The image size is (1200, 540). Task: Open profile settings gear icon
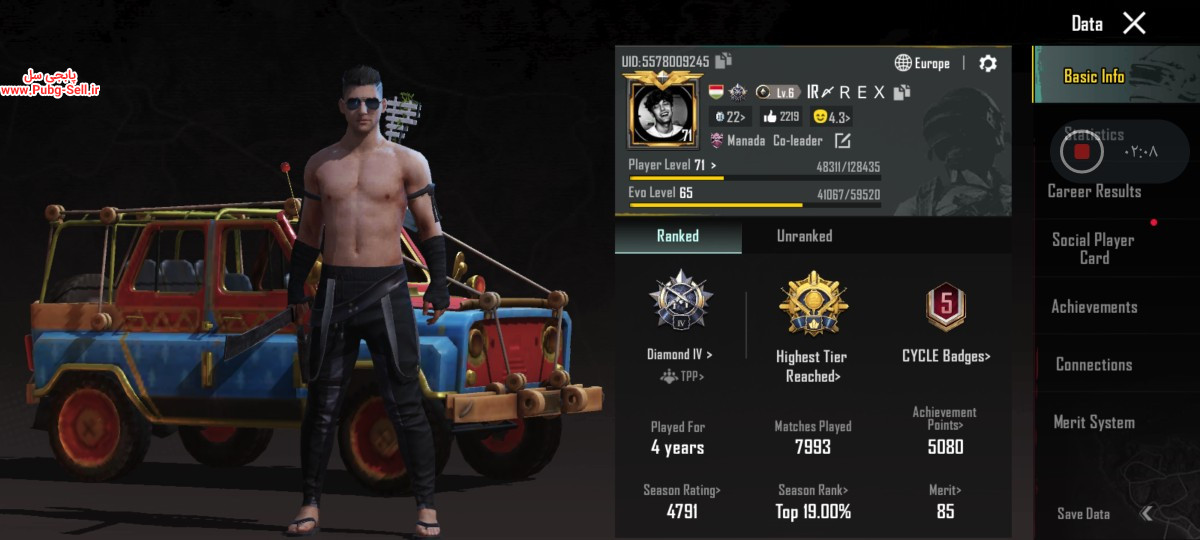pyautogui.click(x=988, y=63)
